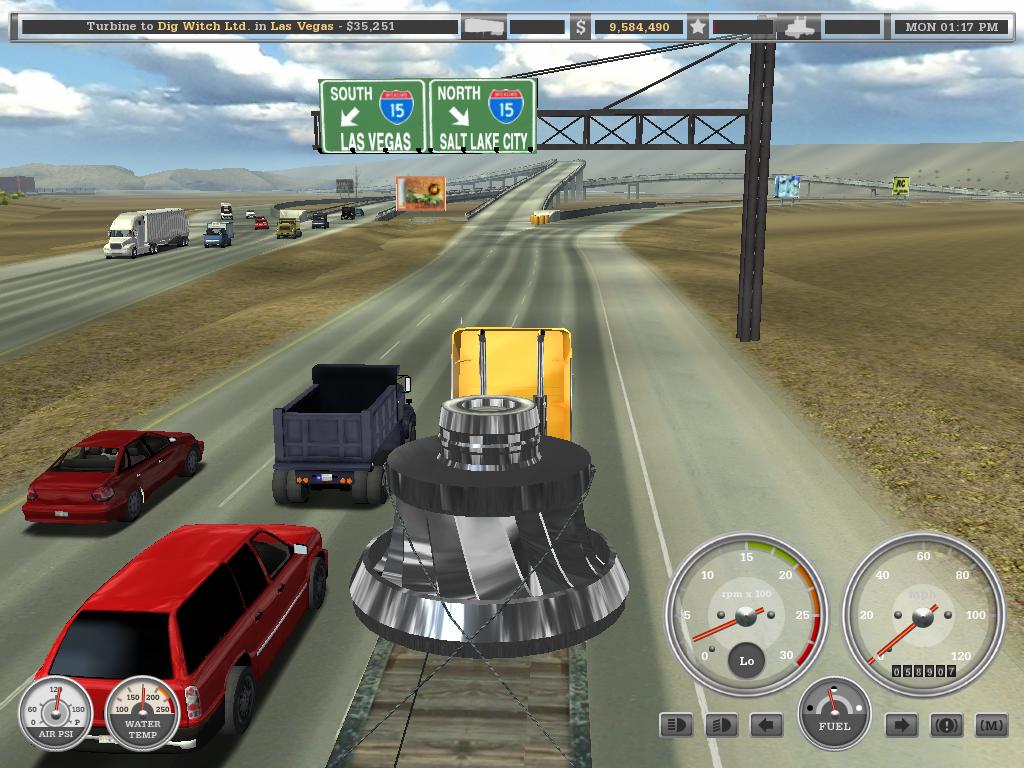Open the Turbine delivery job info bar
This screenshot has height=768, width=1024.
click(x=239, y=27)
